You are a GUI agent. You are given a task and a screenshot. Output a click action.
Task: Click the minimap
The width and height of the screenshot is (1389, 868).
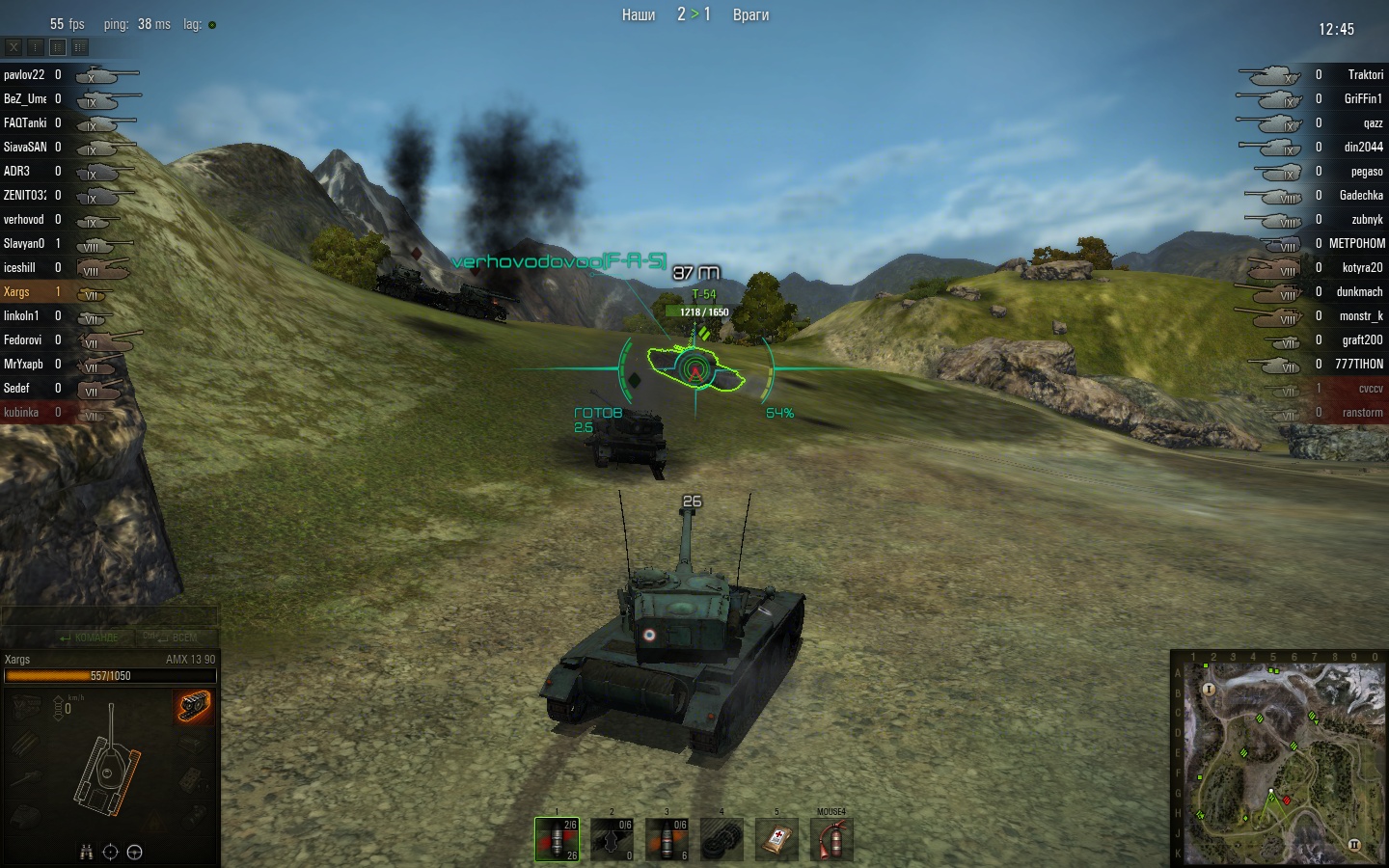(x=1279, y=758)
